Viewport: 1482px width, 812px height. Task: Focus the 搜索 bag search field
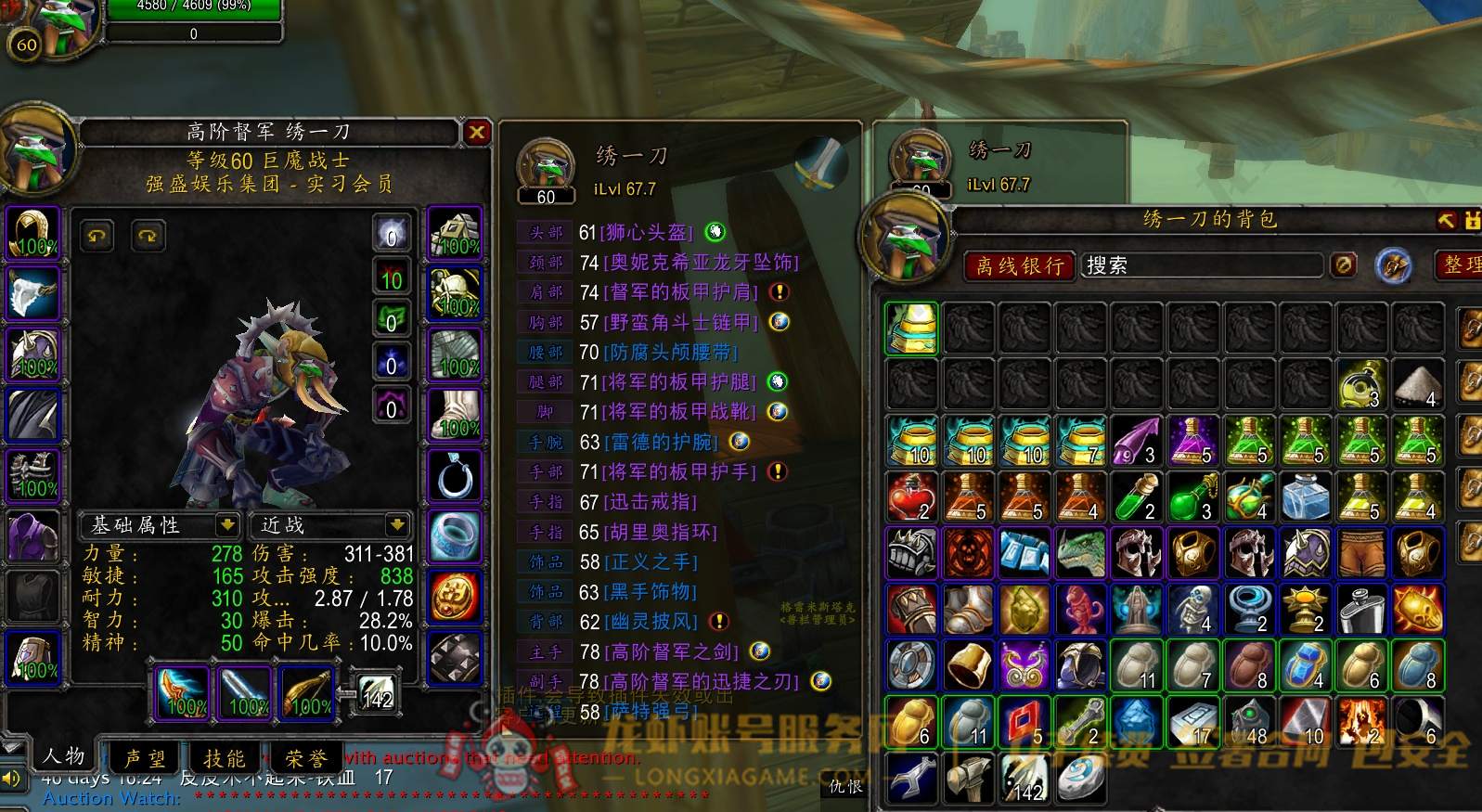coord(1201,266)
